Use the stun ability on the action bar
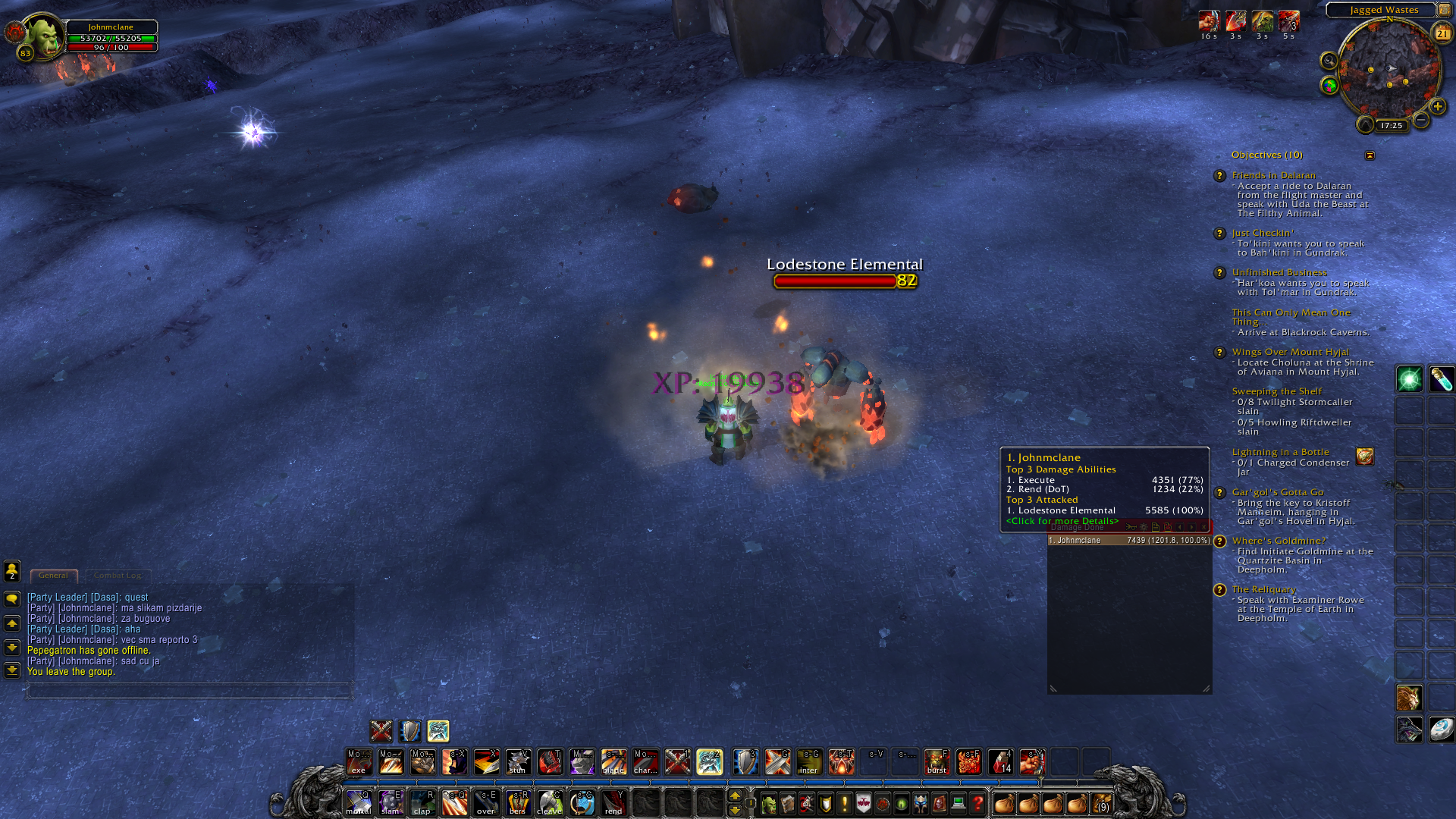This screenshot has width=1456, height=819. tap(518, 761)
